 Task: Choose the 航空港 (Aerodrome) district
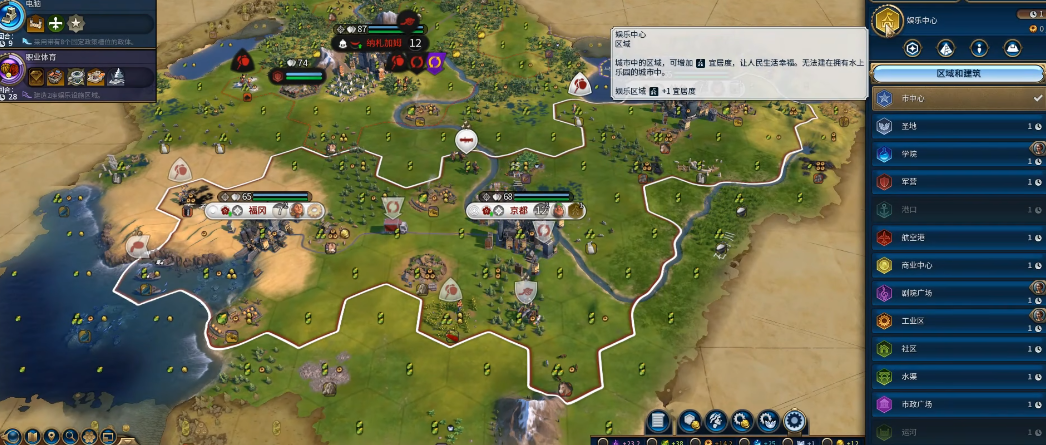click(950, 238)
